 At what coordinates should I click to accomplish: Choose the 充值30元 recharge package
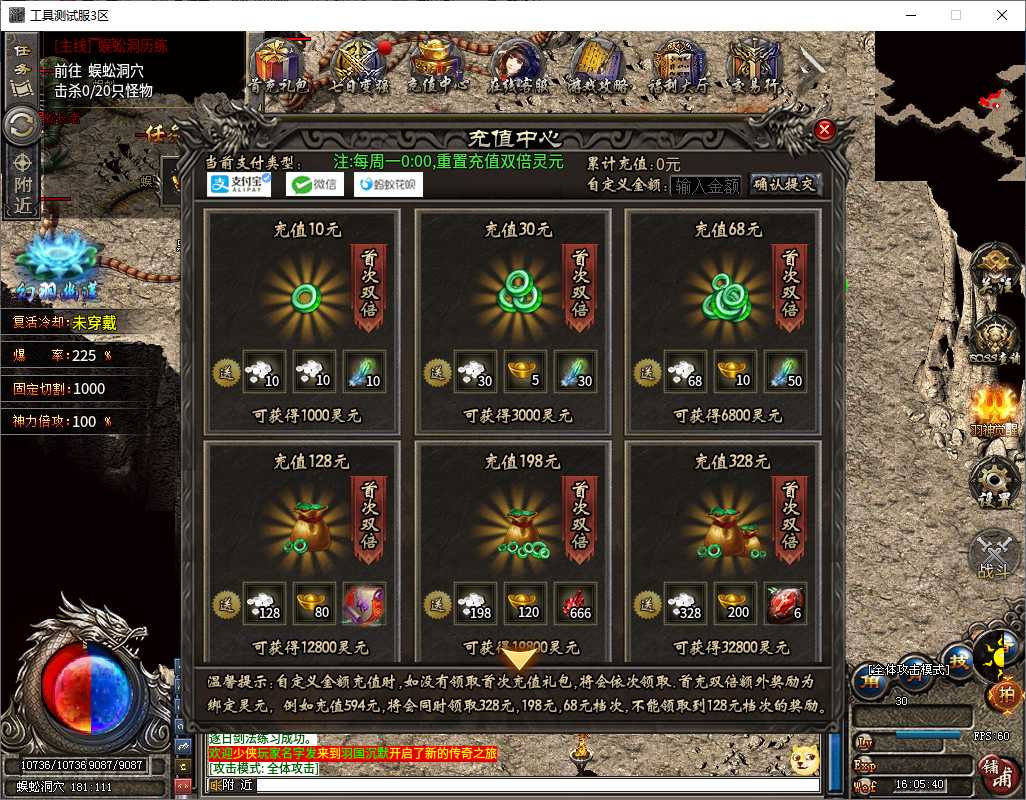click(513, 322)
